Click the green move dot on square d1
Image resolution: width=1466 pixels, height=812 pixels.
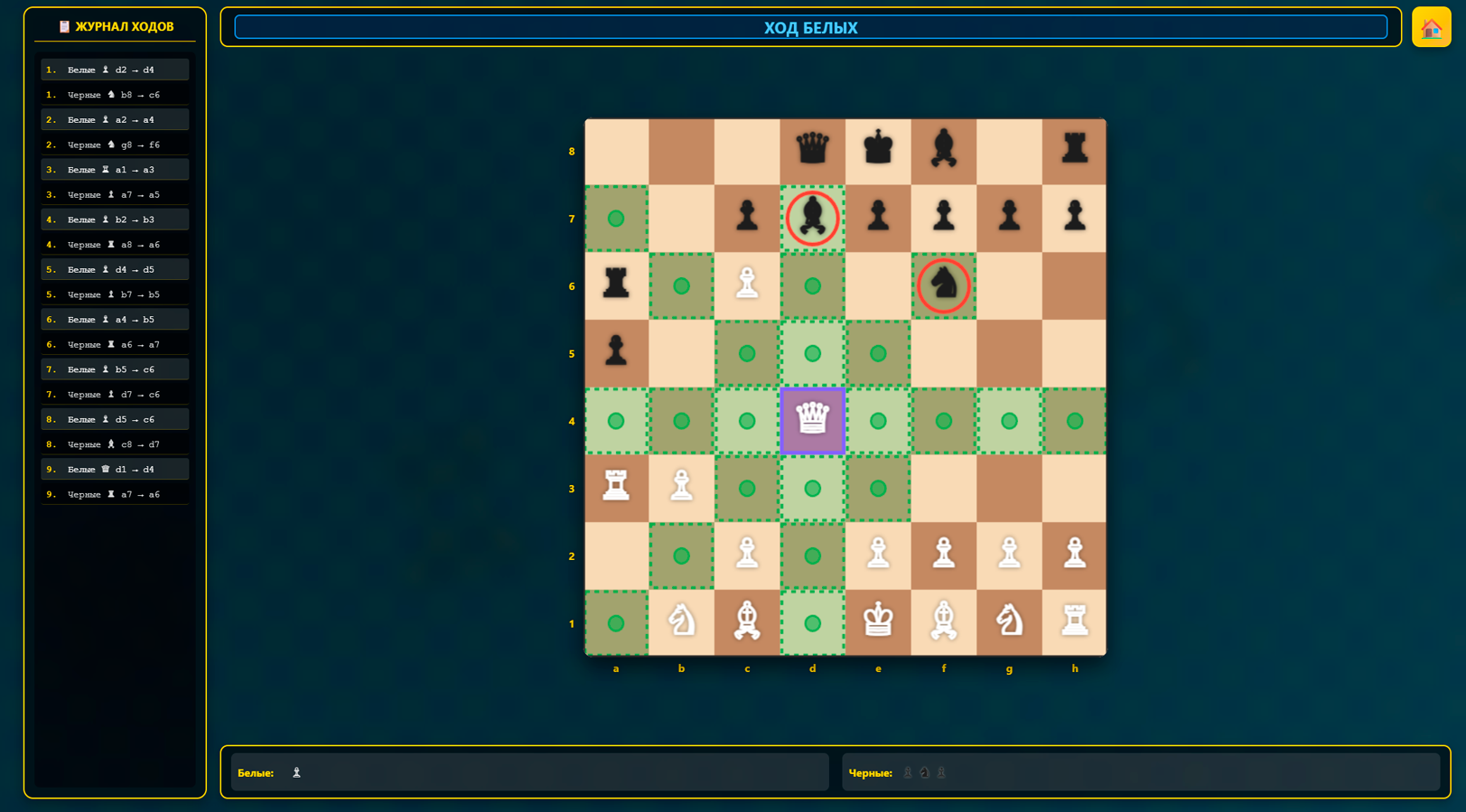tap(812, 623)
